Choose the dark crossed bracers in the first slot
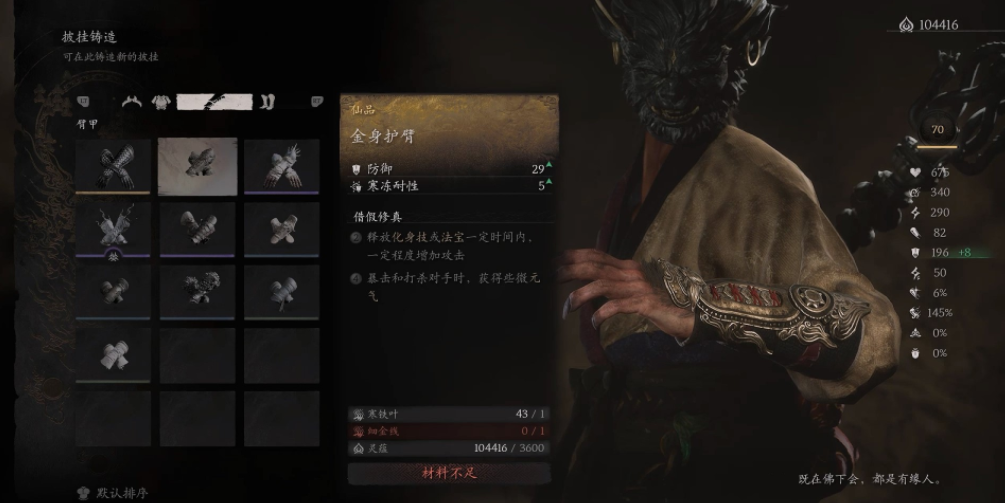 tap(113, 165)
